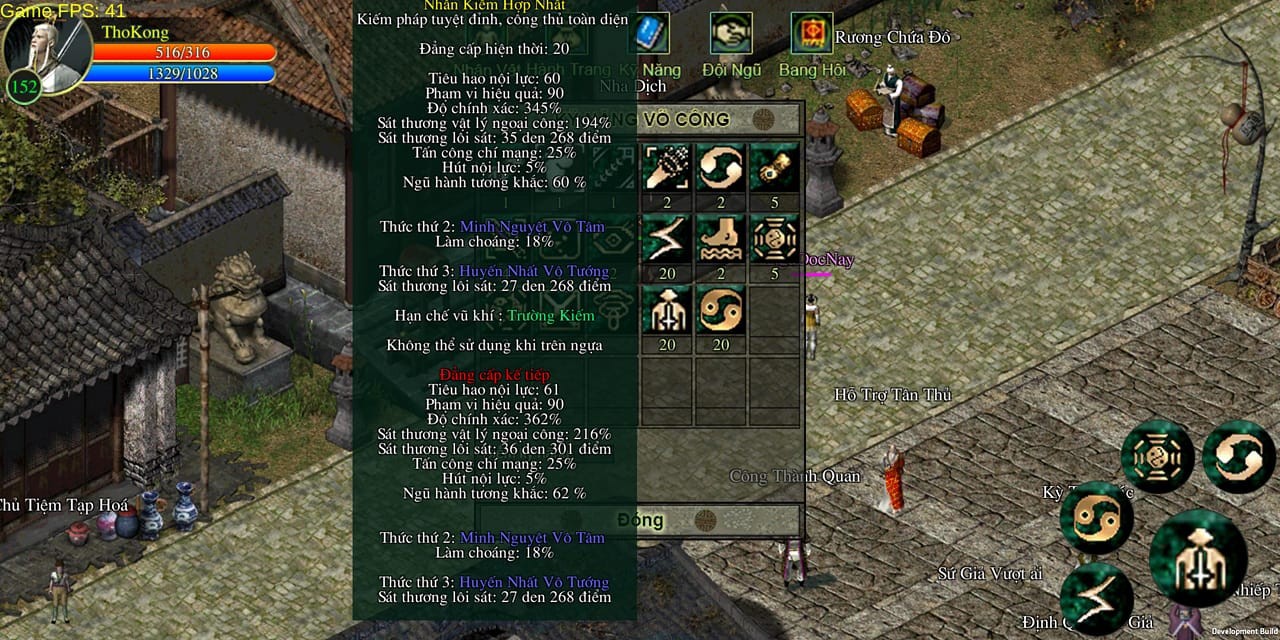Activate the round bagua action button
1280x640 pixels.
click(1157, 457)
